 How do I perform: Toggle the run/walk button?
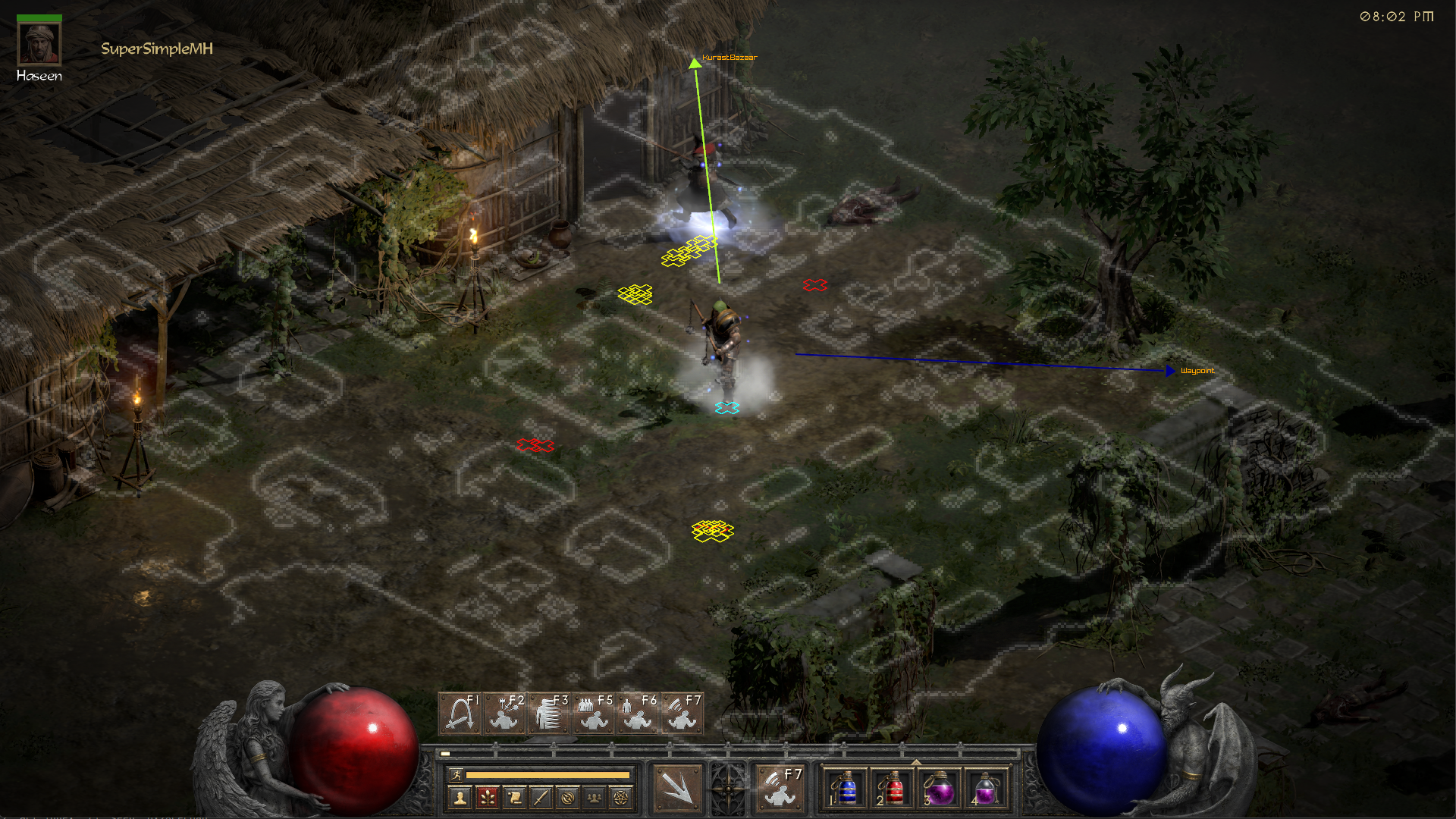point(456,775)
